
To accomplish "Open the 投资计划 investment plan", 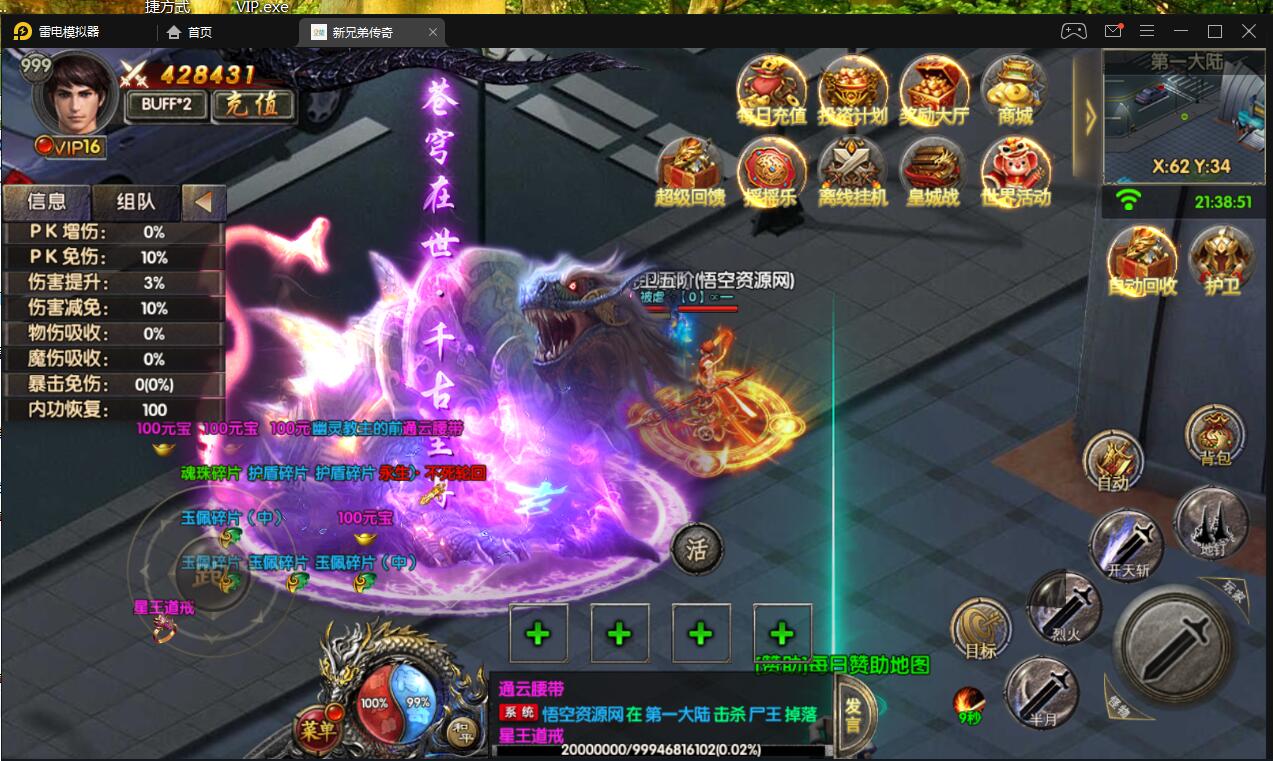I will point(852,89).
